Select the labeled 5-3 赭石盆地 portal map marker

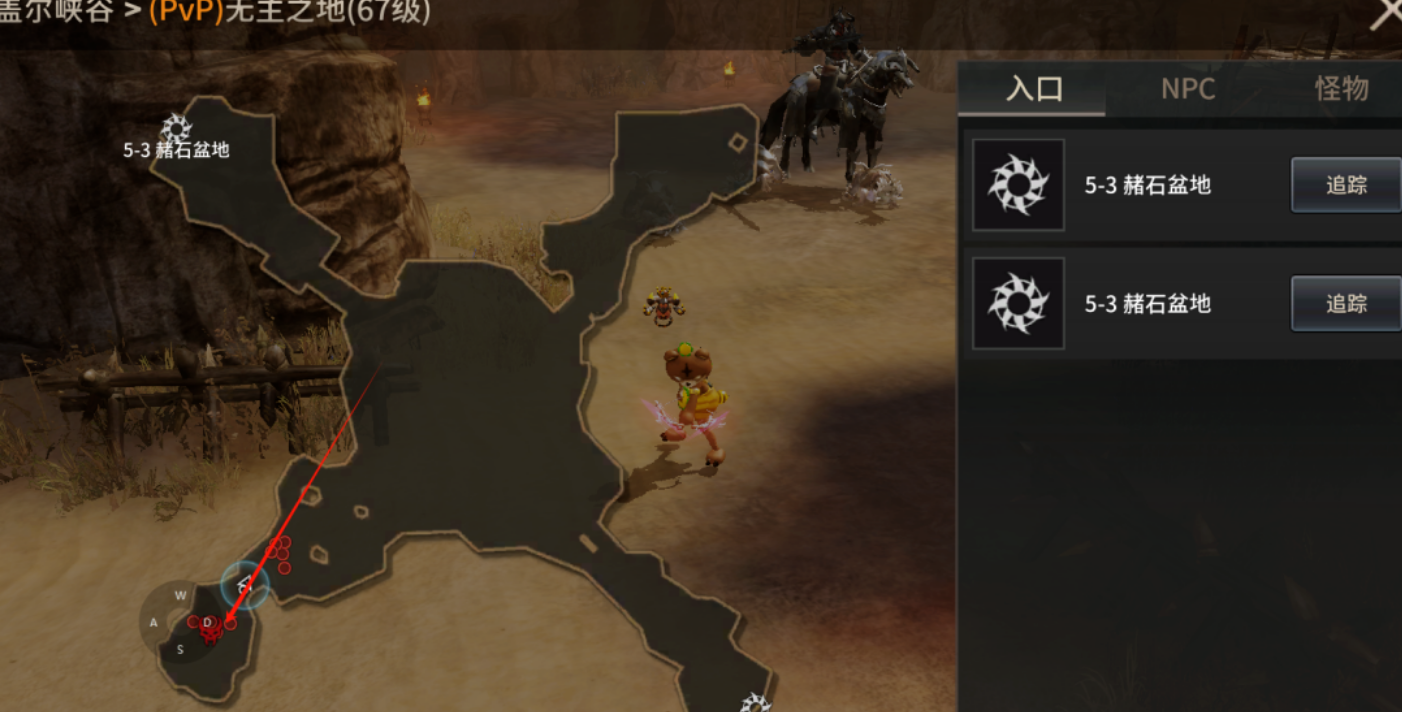176,129
